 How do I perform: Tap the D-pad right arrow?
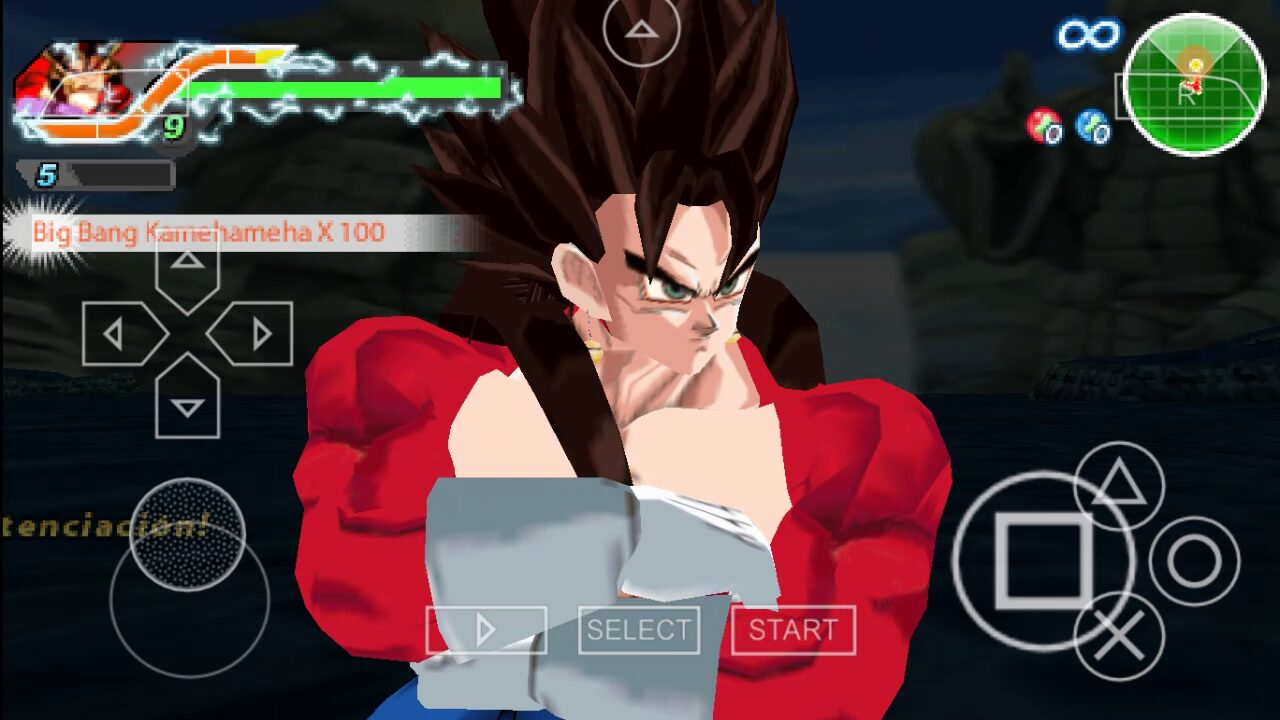(x=255, y=334)
